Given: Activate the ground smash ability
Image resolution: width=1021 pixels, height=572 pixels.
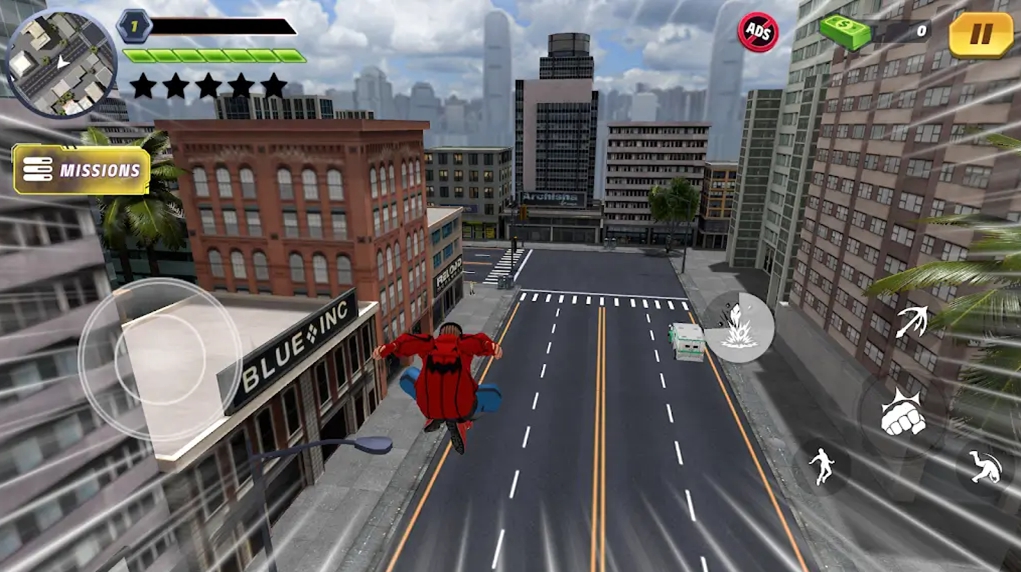Looking at the screenshot, I should (739, 326).
